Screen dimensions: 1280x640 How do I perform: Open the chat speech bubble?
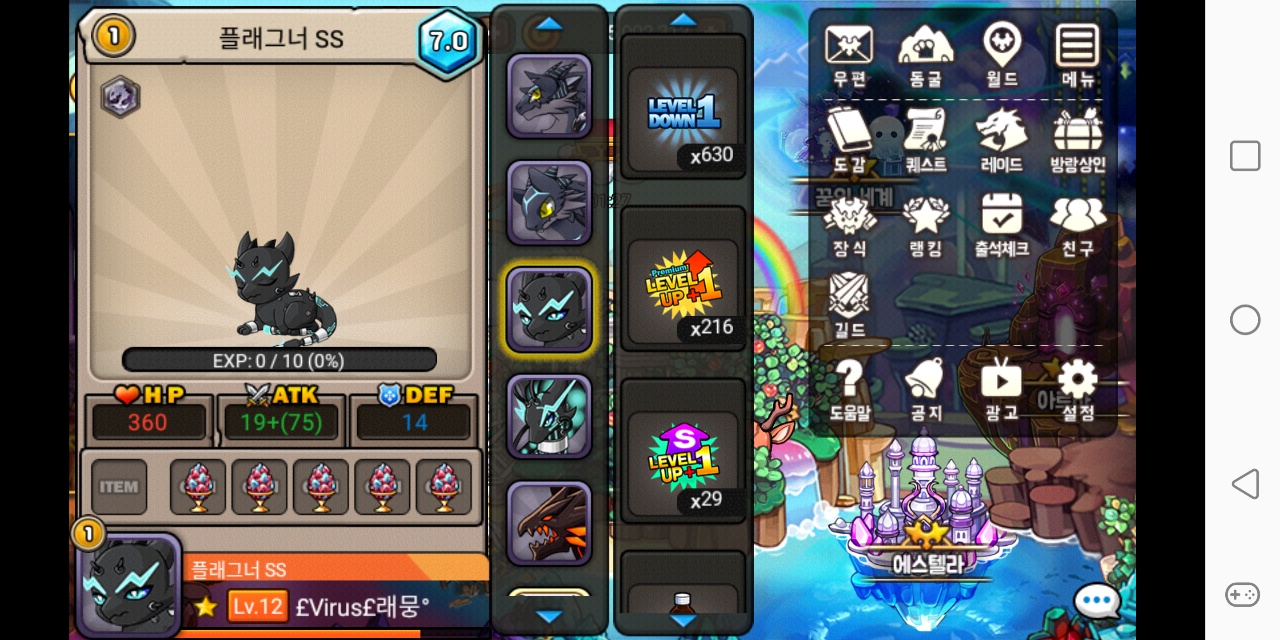(1097, 601)
